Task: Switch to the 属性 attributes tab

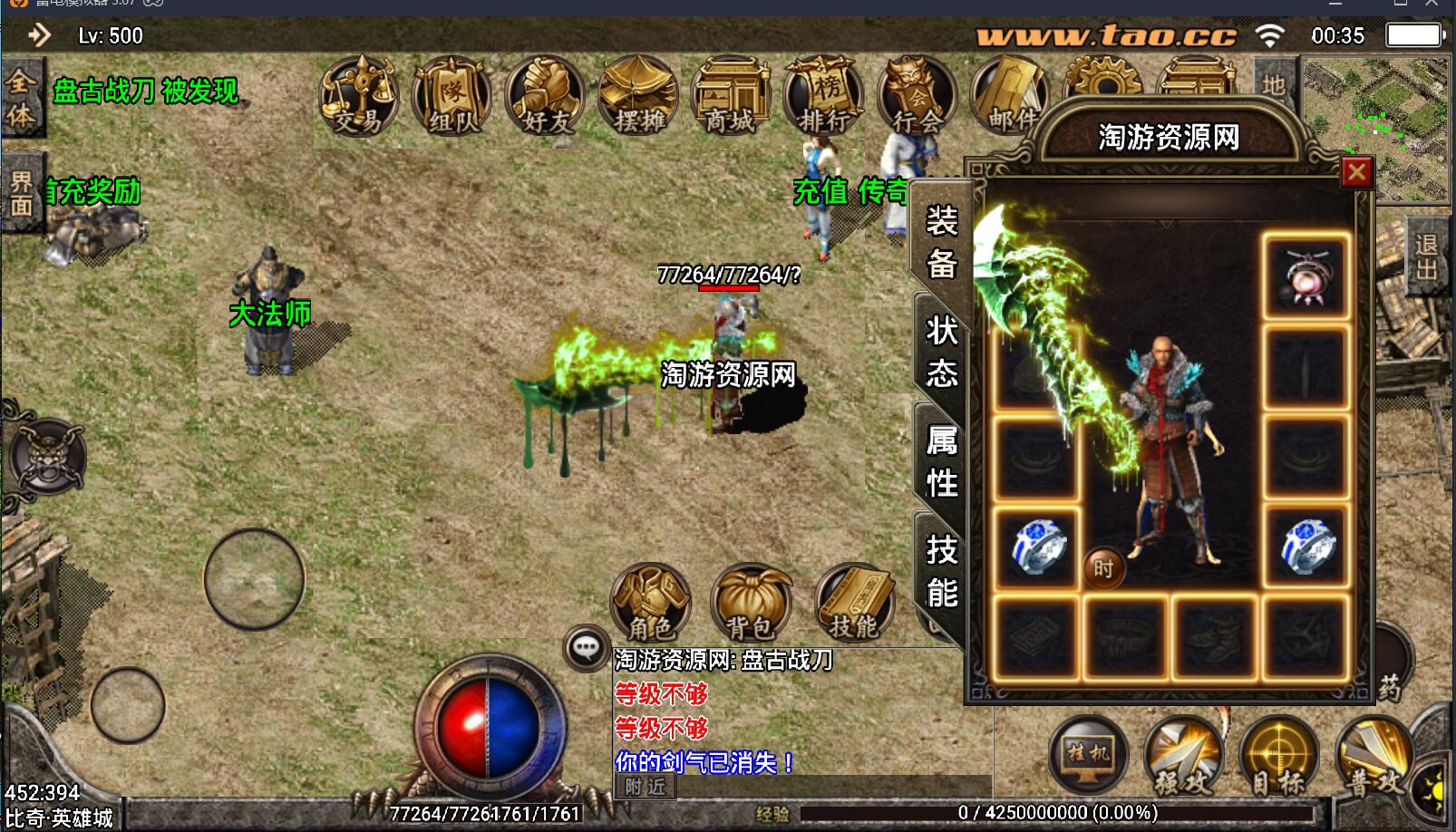Action: pyautogui.click(x=941, y=461)
